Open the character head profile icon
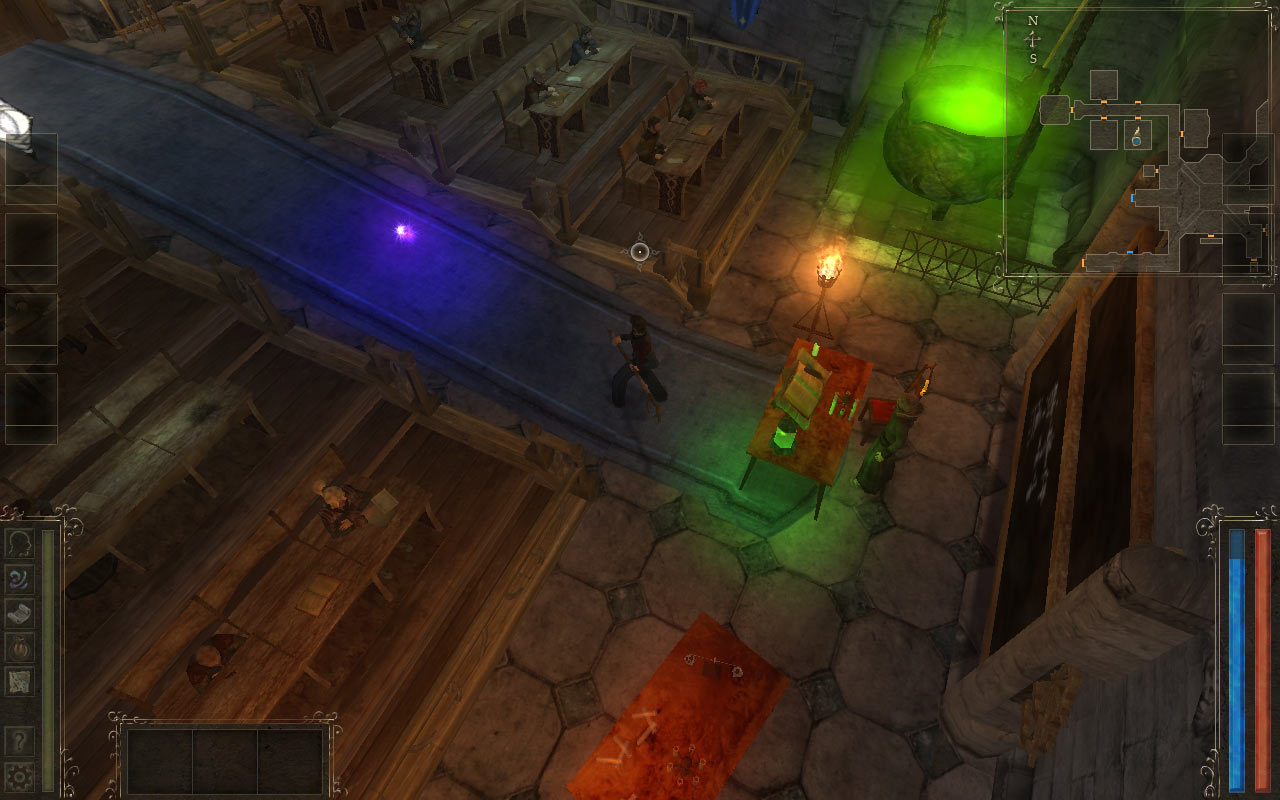The image size is (1280, 800). (20, 544)
